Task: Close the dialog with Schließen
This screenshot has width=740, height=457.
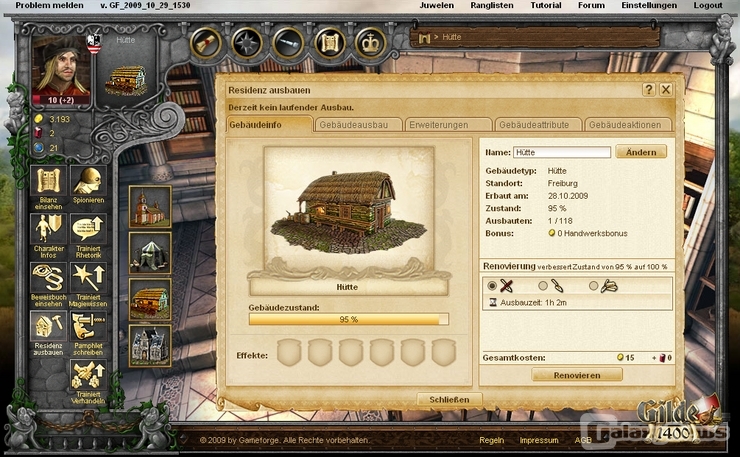Action: pos(449,399)
